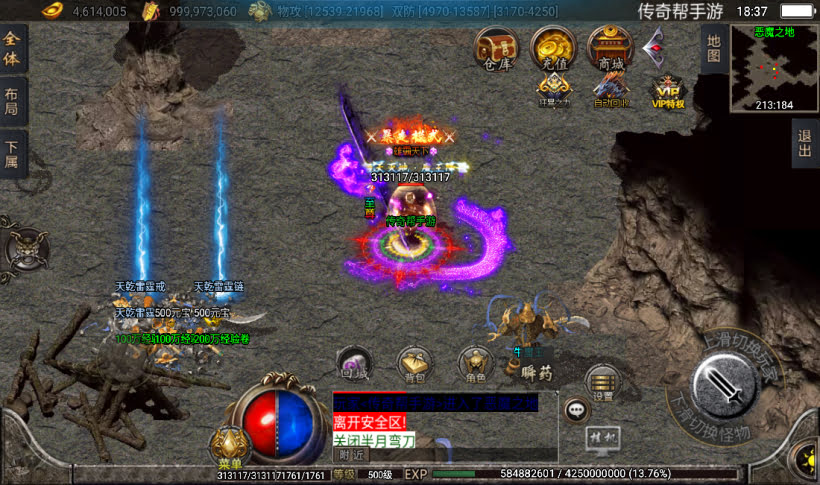
Task: Collapse the top icon row with the arrow
Action: click(x=655, y=44)
